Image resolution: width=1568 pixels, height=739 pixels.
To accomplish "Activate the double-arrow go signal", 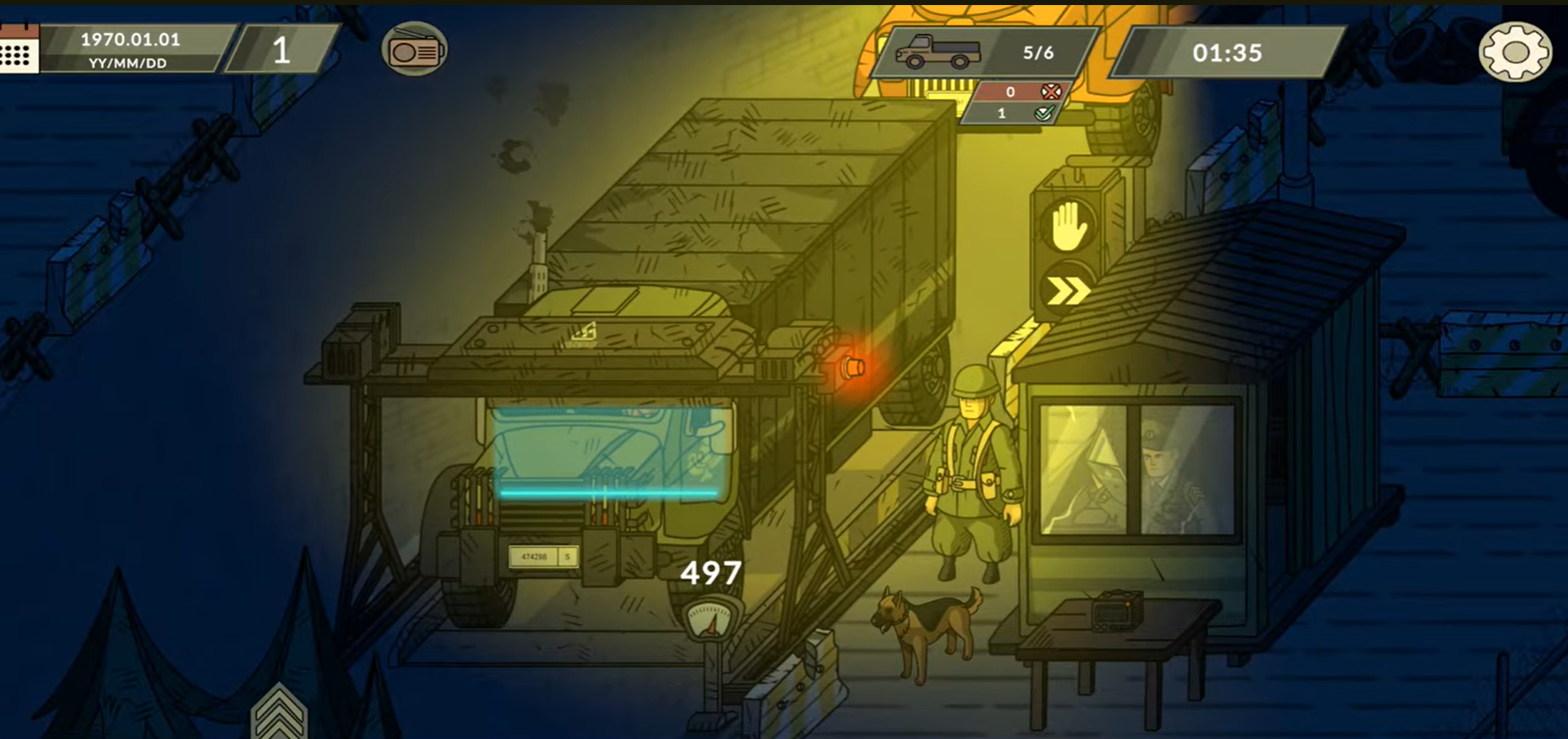I will [x=1068, y=292].
